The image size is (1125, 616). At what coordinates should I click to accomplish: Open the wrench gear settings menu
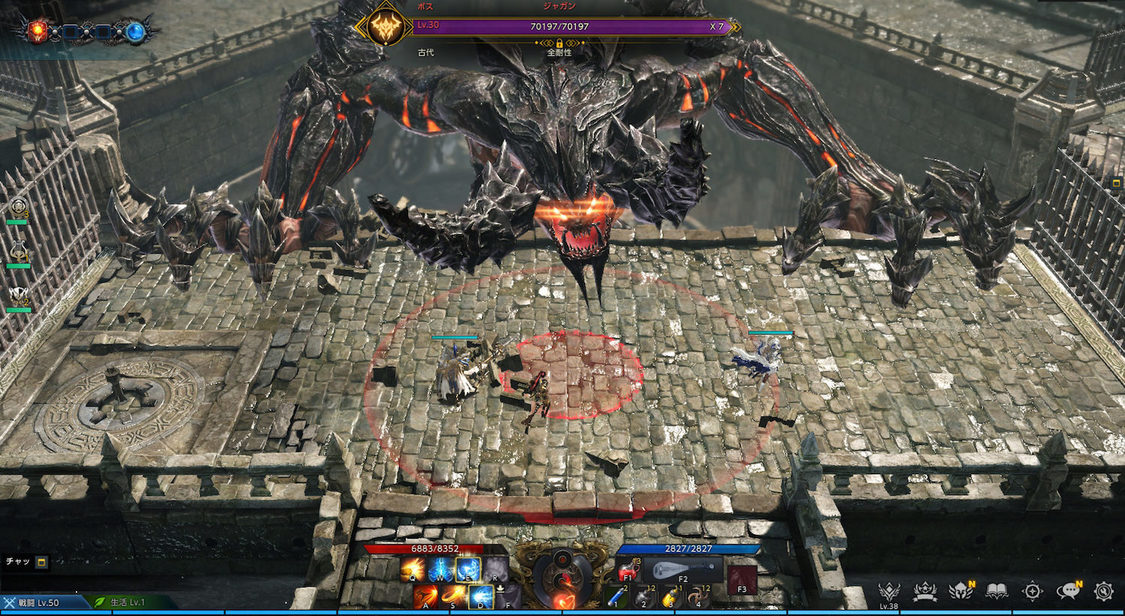pos(1103,591)
